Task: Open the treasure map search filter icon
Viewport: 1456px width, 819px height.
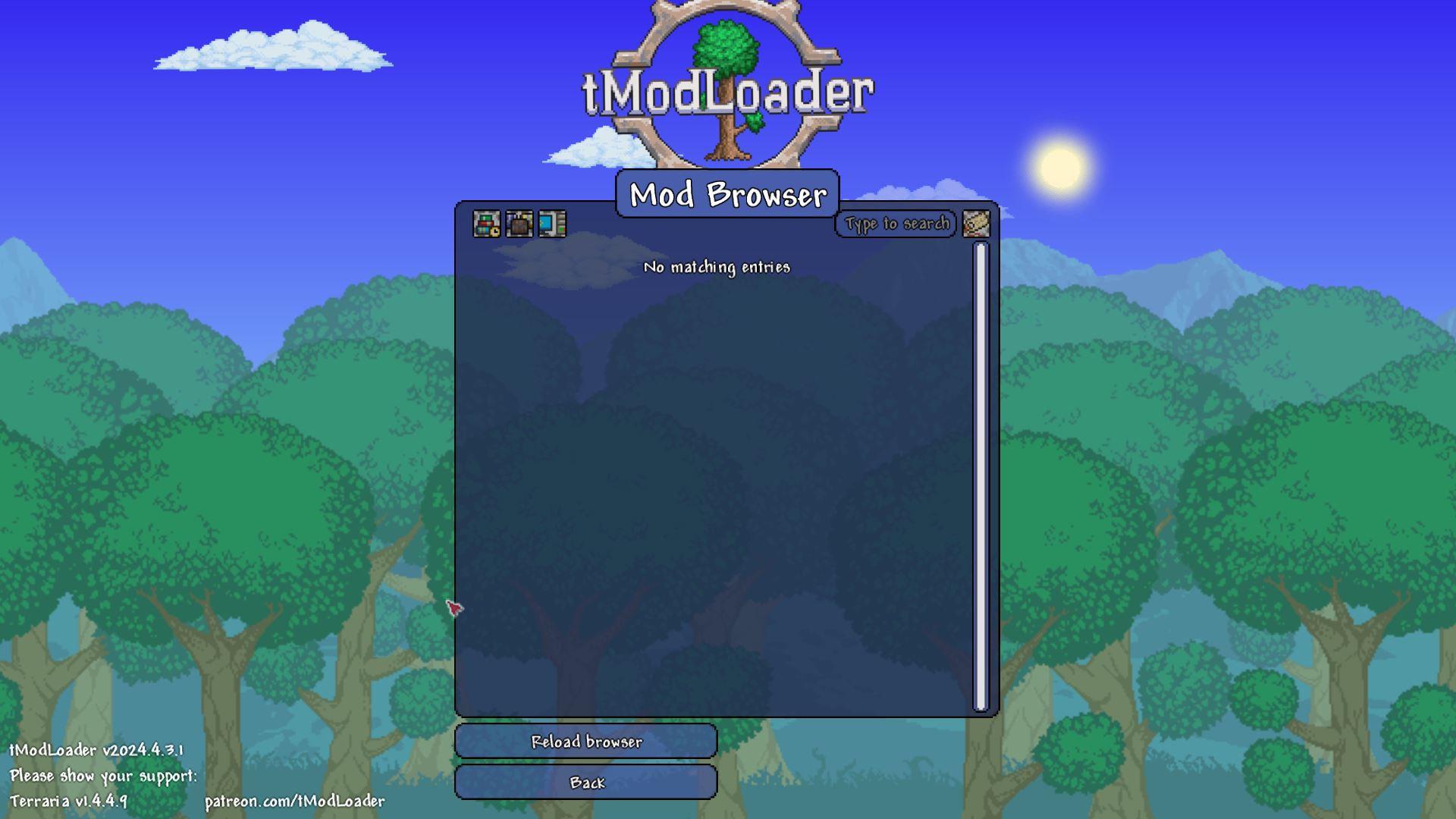Action: coord(977,224)
